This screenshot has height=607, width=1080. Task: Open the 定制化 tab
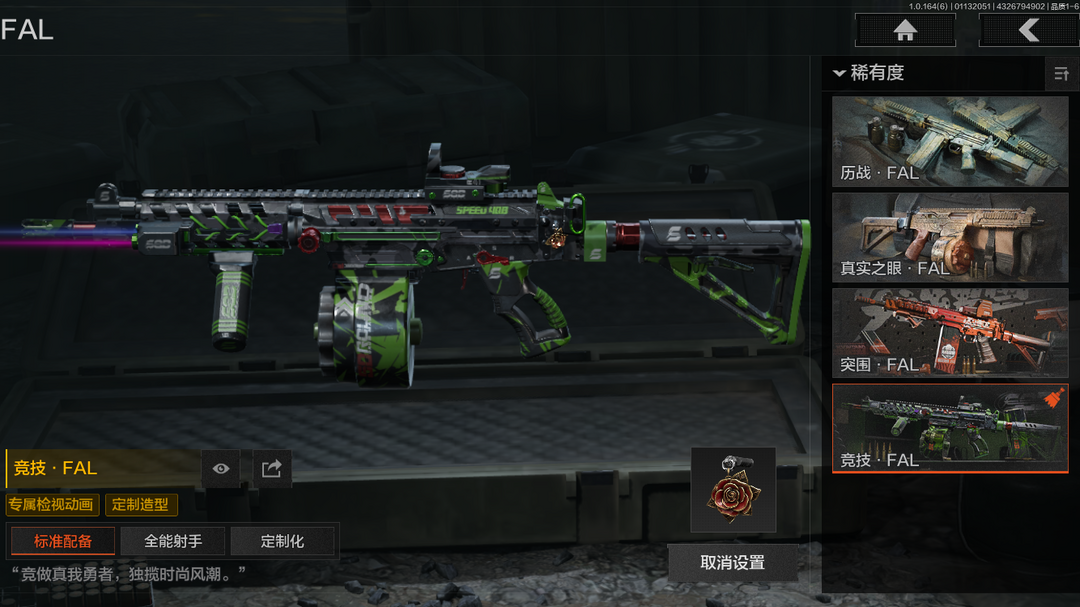pyautogui.click(x=282, y=541)
